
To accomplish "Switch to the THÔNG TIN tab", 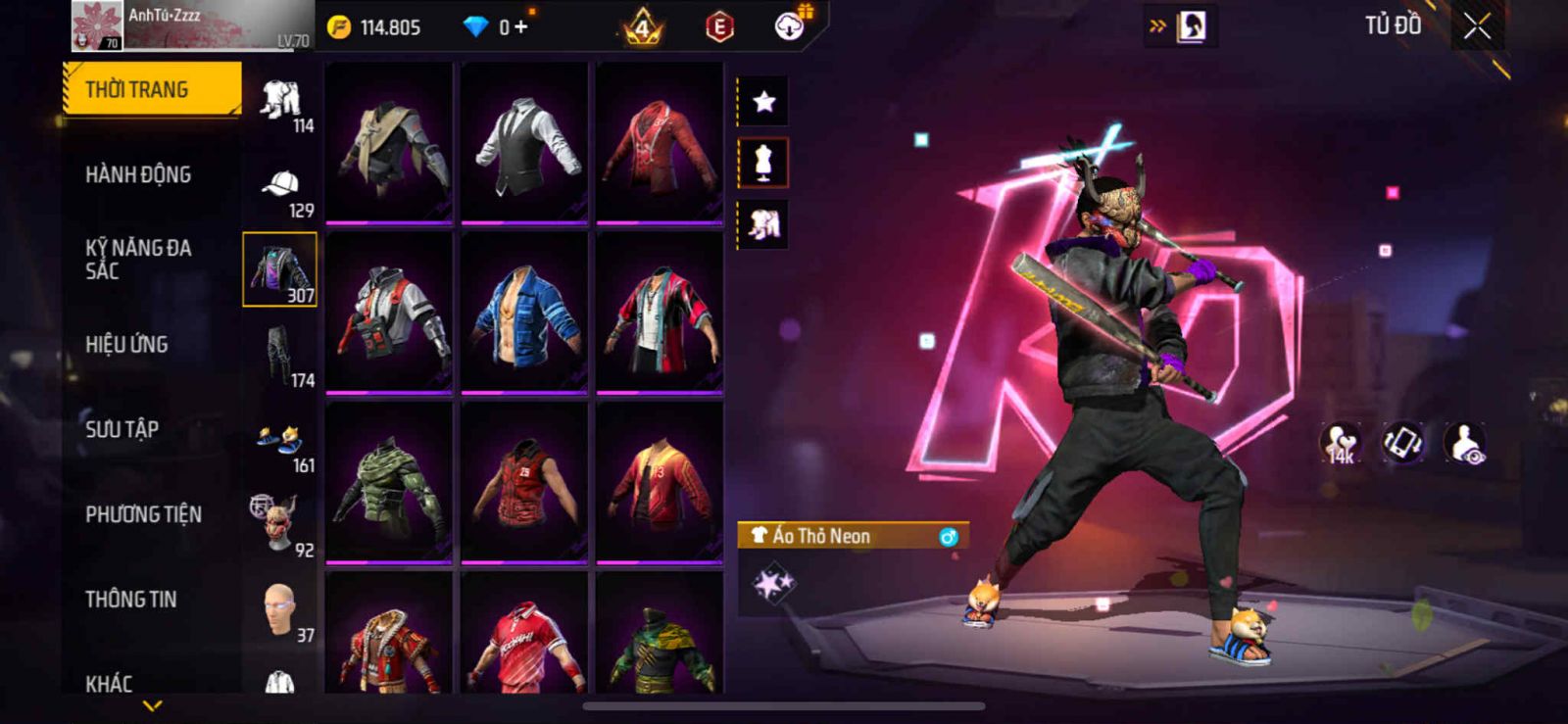I will (130, 599).
